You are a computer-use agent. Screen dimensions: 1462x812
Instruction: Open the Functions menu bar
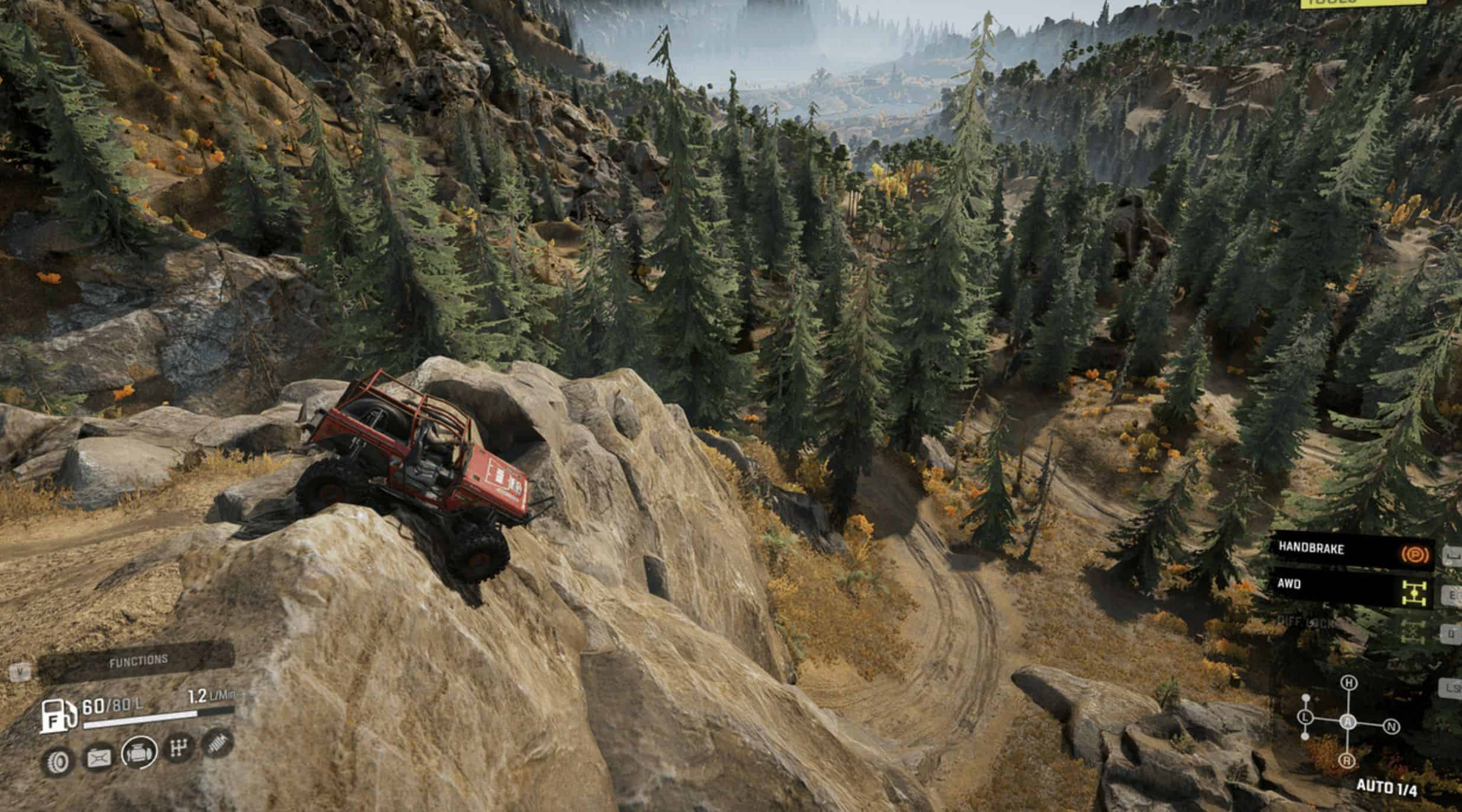point(137,661)
